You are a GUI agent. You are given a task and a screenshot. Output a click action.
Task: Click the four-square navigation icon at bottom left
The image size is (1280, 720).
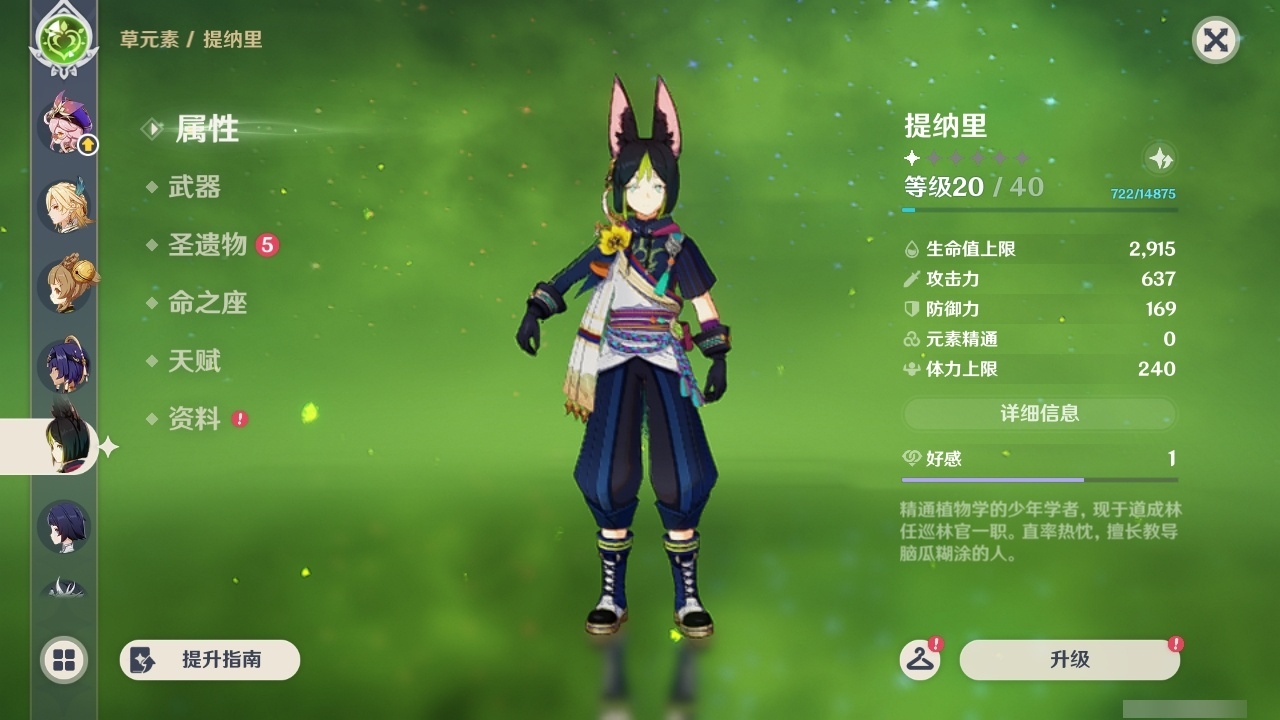(63, 660)
